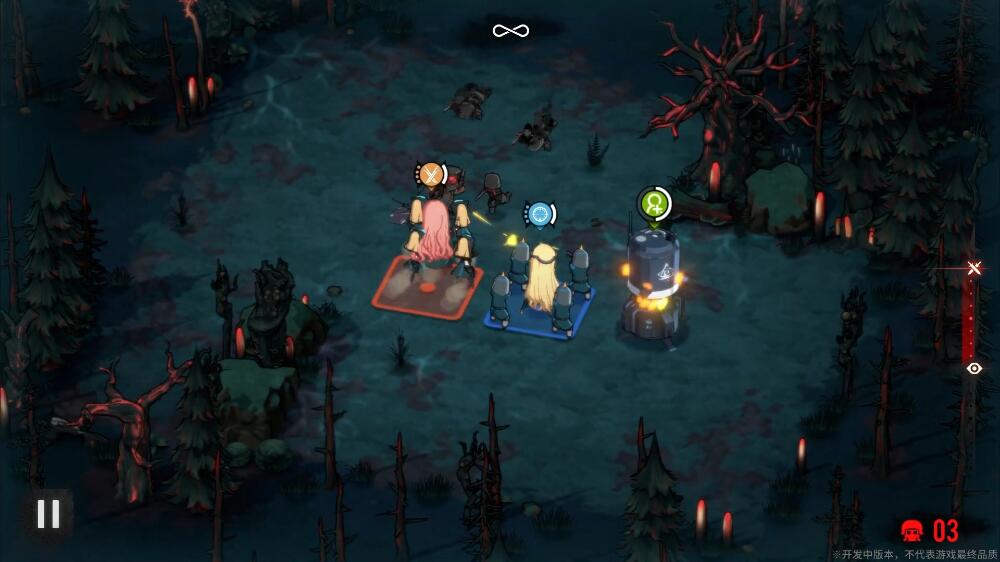Pause the battle with the pause button
The width and height of the screenshot is (1000, 562).
coord(47,514)
